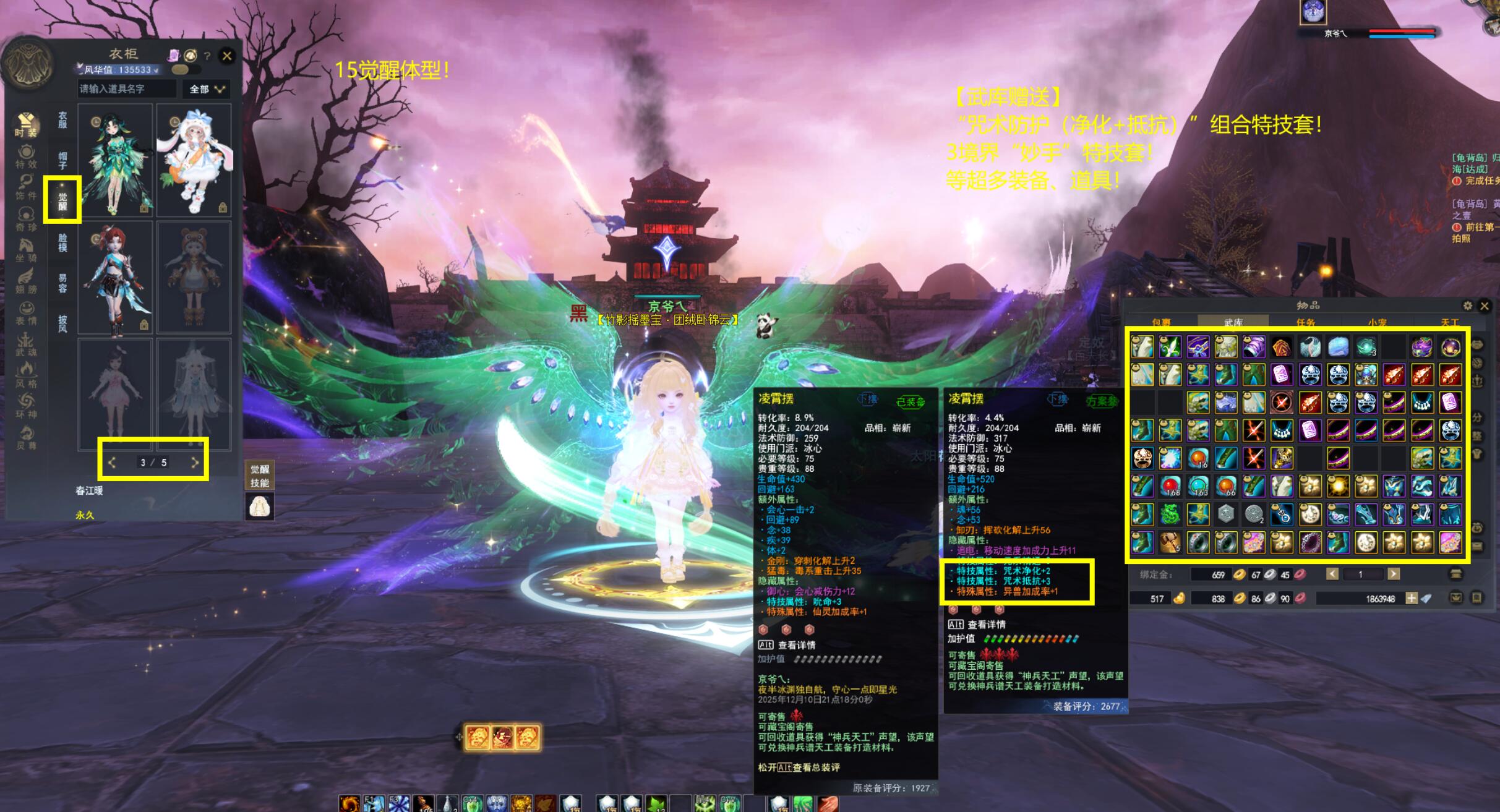The height and width of the screenshot is (812, 1500).
Task: Open inventory settings gear
Action: point(1467,306)
